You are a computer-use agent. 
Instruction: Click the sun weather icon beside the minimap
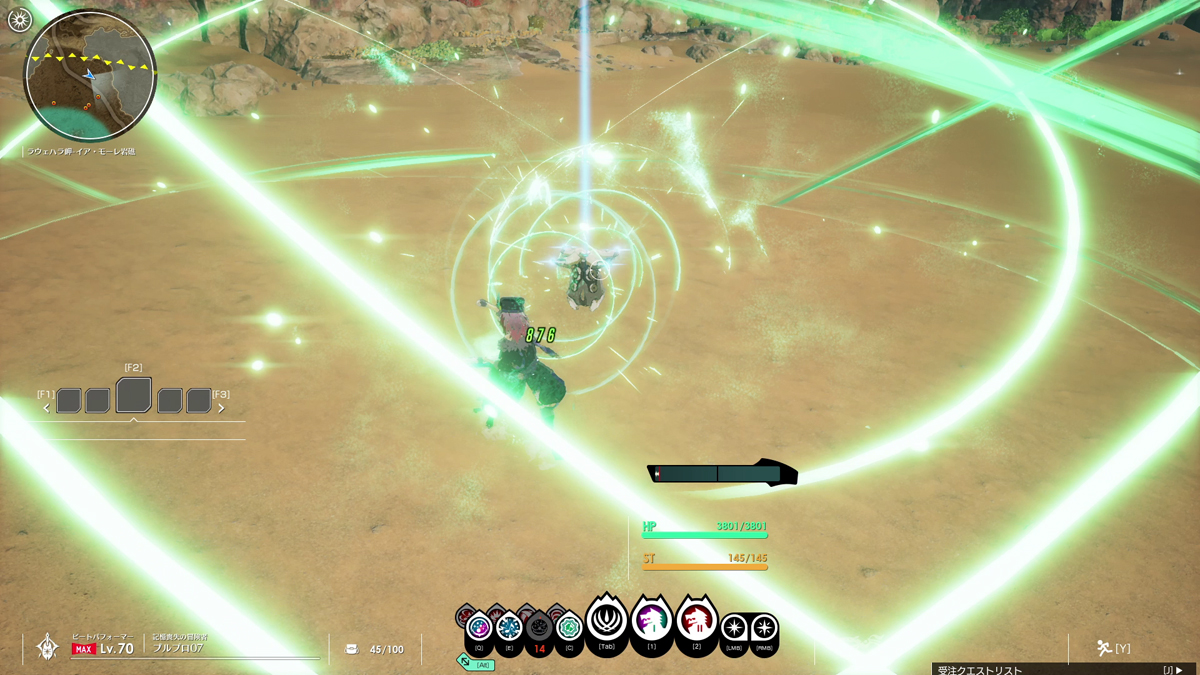19,19
